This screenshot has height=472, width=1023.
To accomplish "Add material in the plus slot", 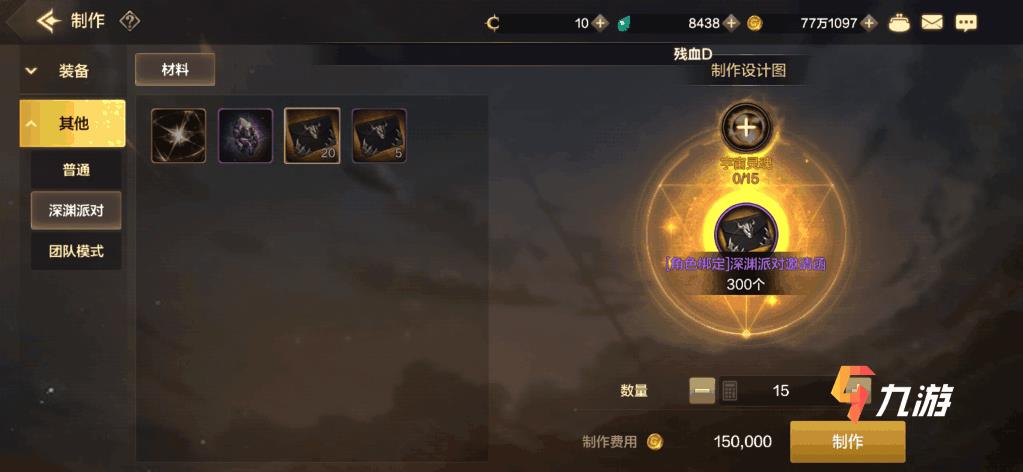I will tap(744, 127).
